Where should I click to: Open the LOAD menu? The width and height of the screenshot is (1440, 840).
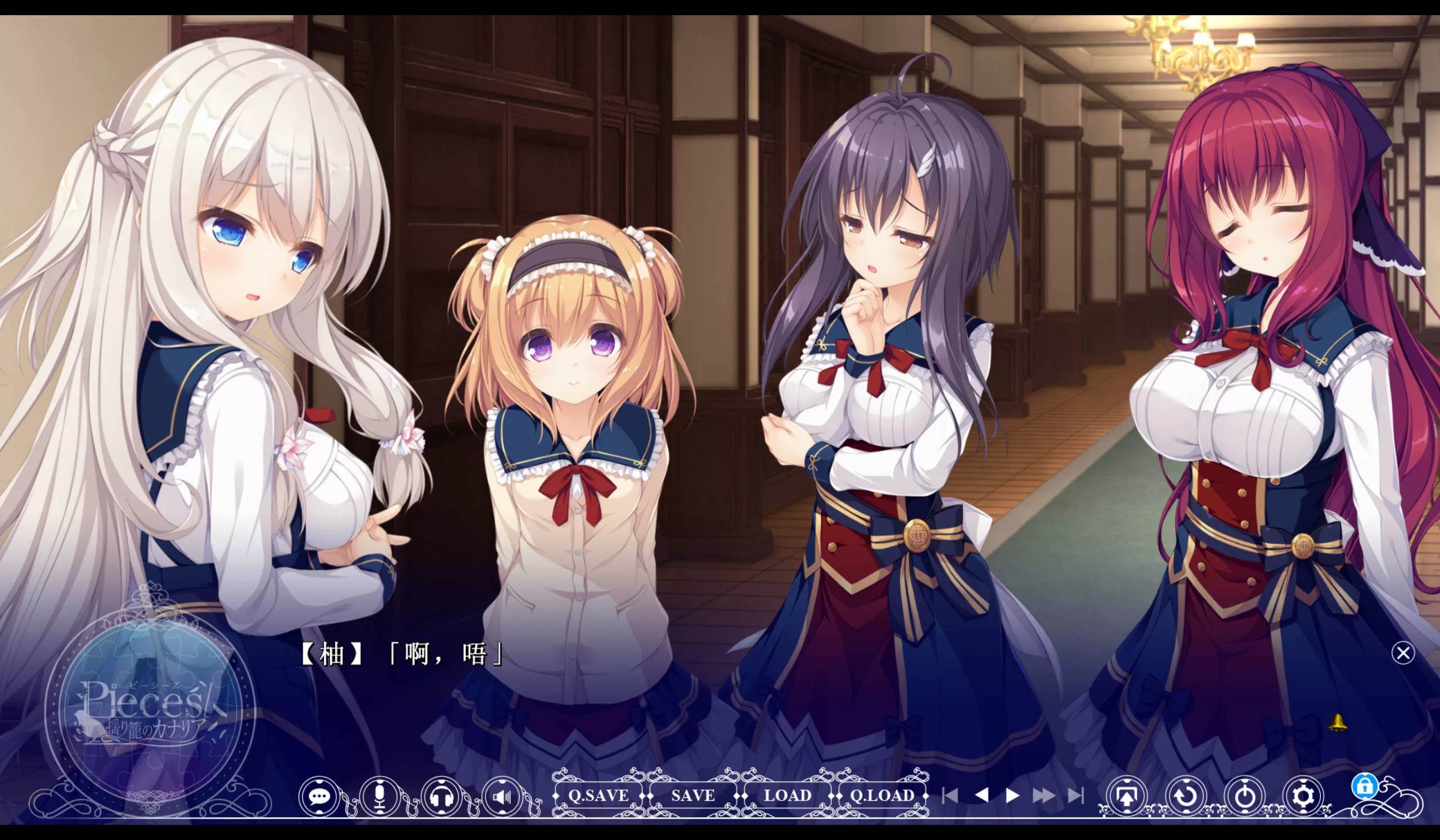tap(787, 795)
